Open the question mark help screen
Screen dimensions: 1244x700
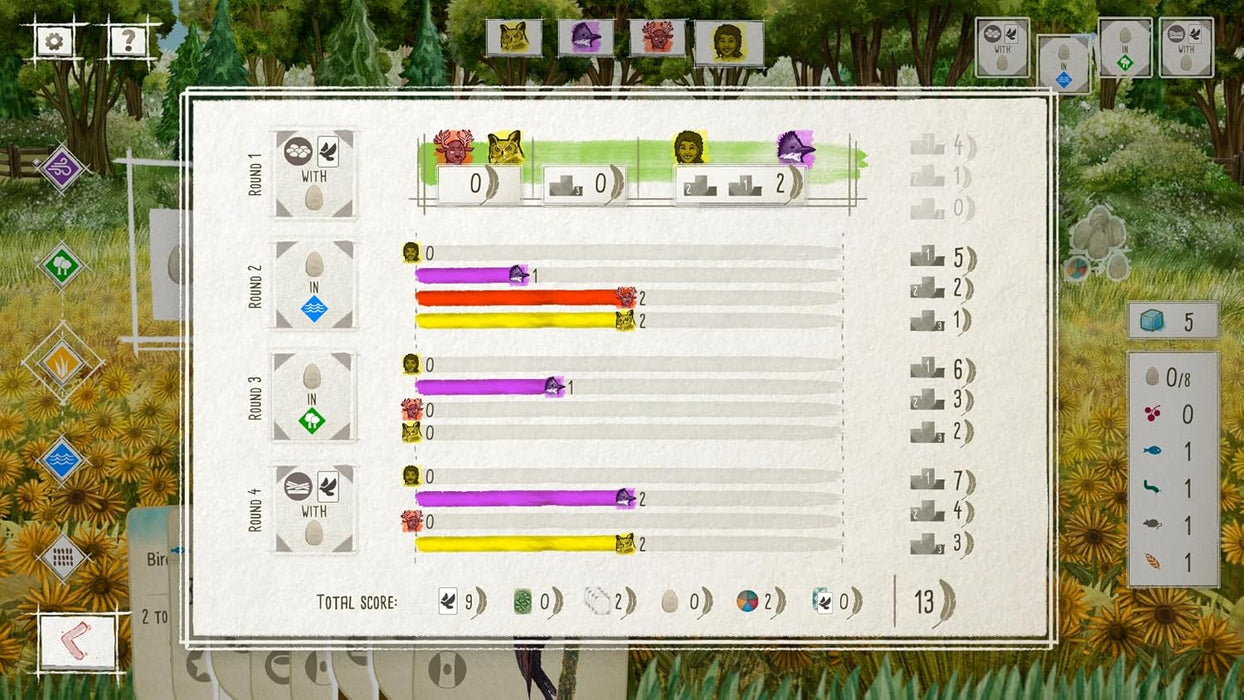pyautogui.click(x=128, y=41)
